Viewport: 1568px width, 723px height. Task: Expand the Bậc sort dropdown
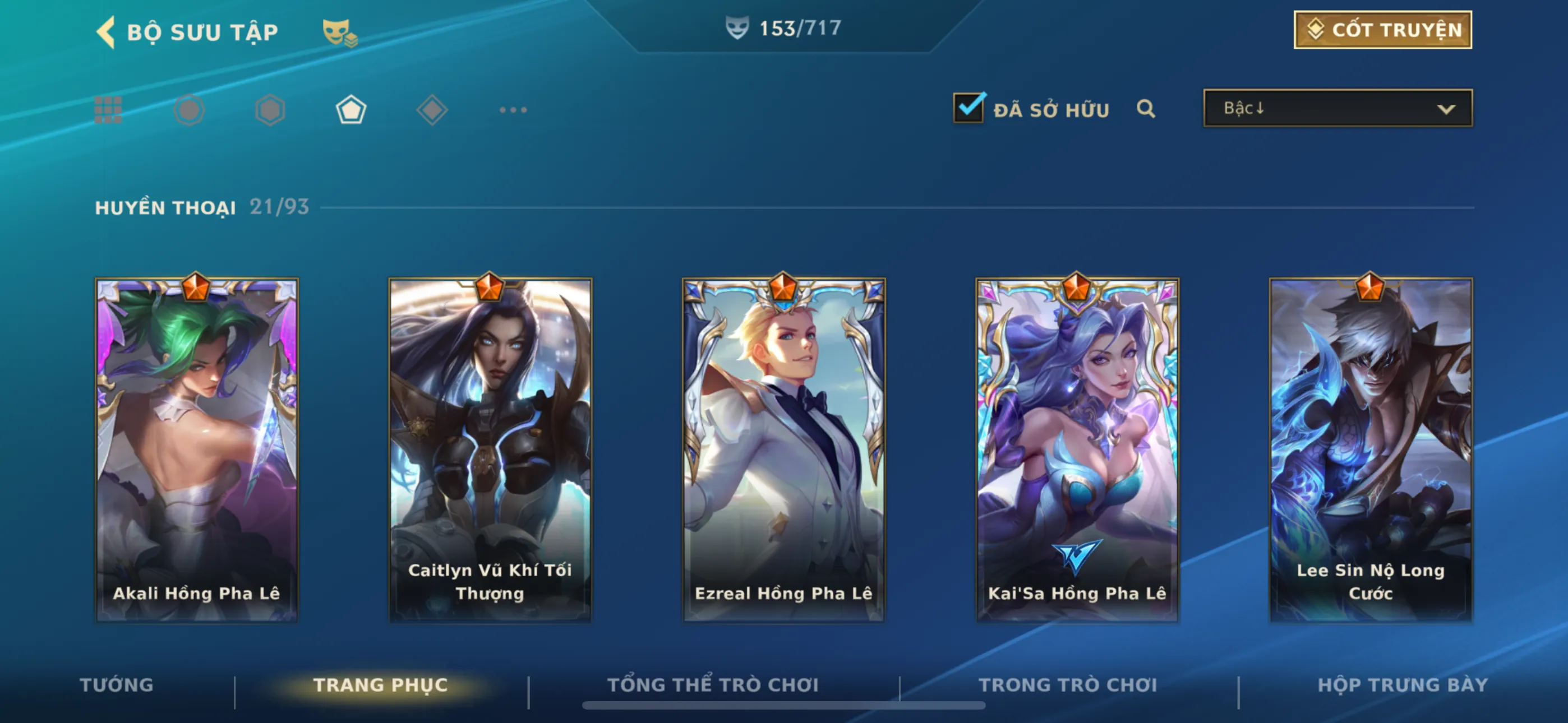(1338, 108)
